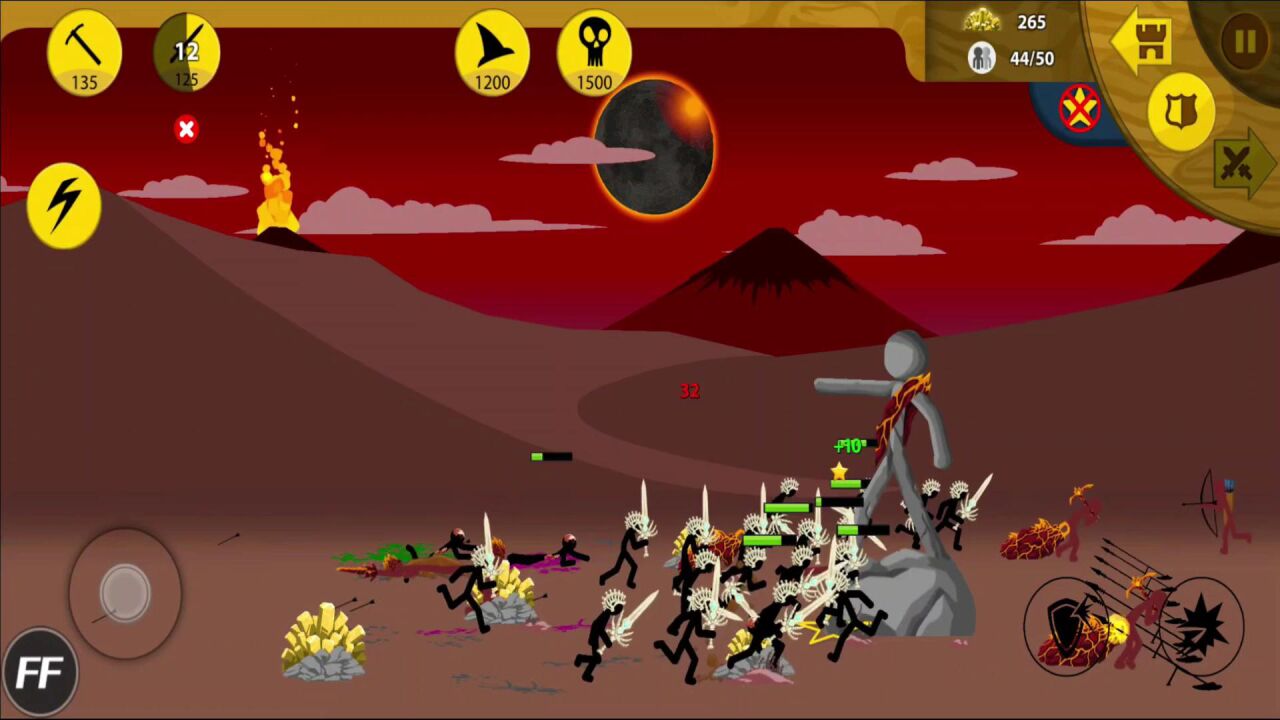The width and height of the screenshot is (1280, 720).
Task: Buy the wizard hat unit for 1200
Action: click(492, 53)
